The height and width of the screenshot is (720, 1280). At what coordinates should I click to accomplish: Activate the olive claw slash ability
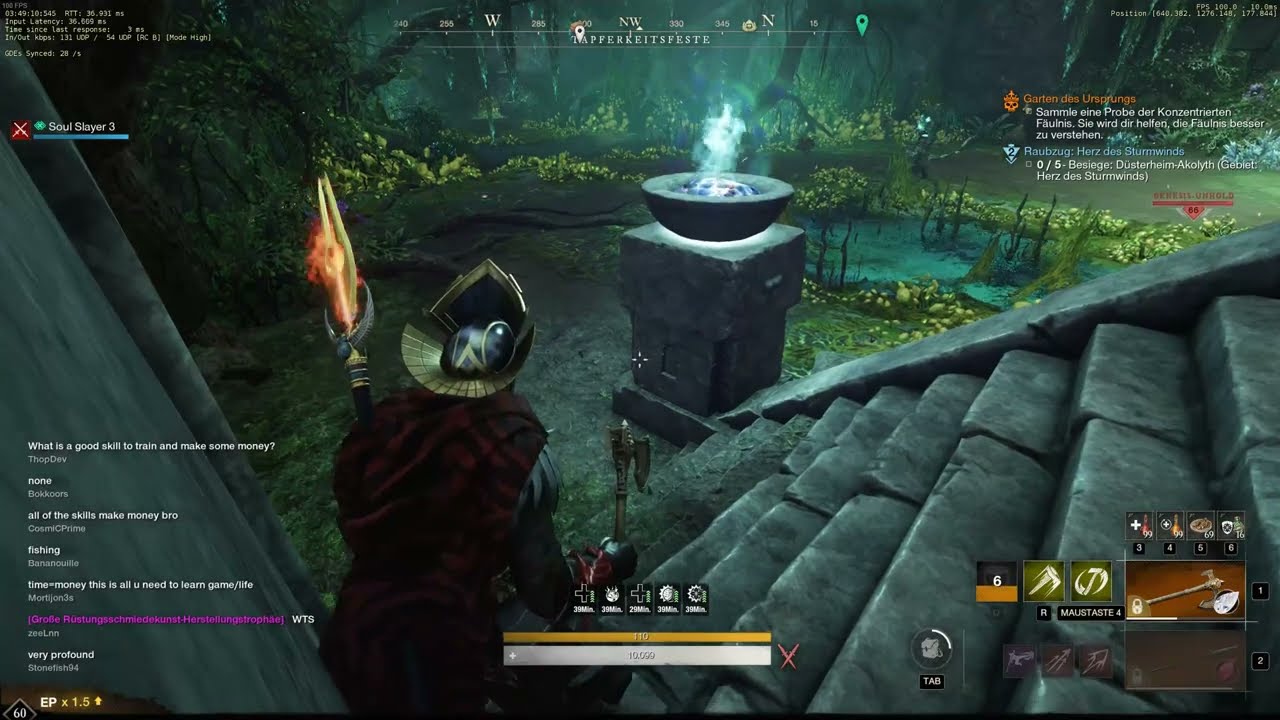pos(1043,582)
